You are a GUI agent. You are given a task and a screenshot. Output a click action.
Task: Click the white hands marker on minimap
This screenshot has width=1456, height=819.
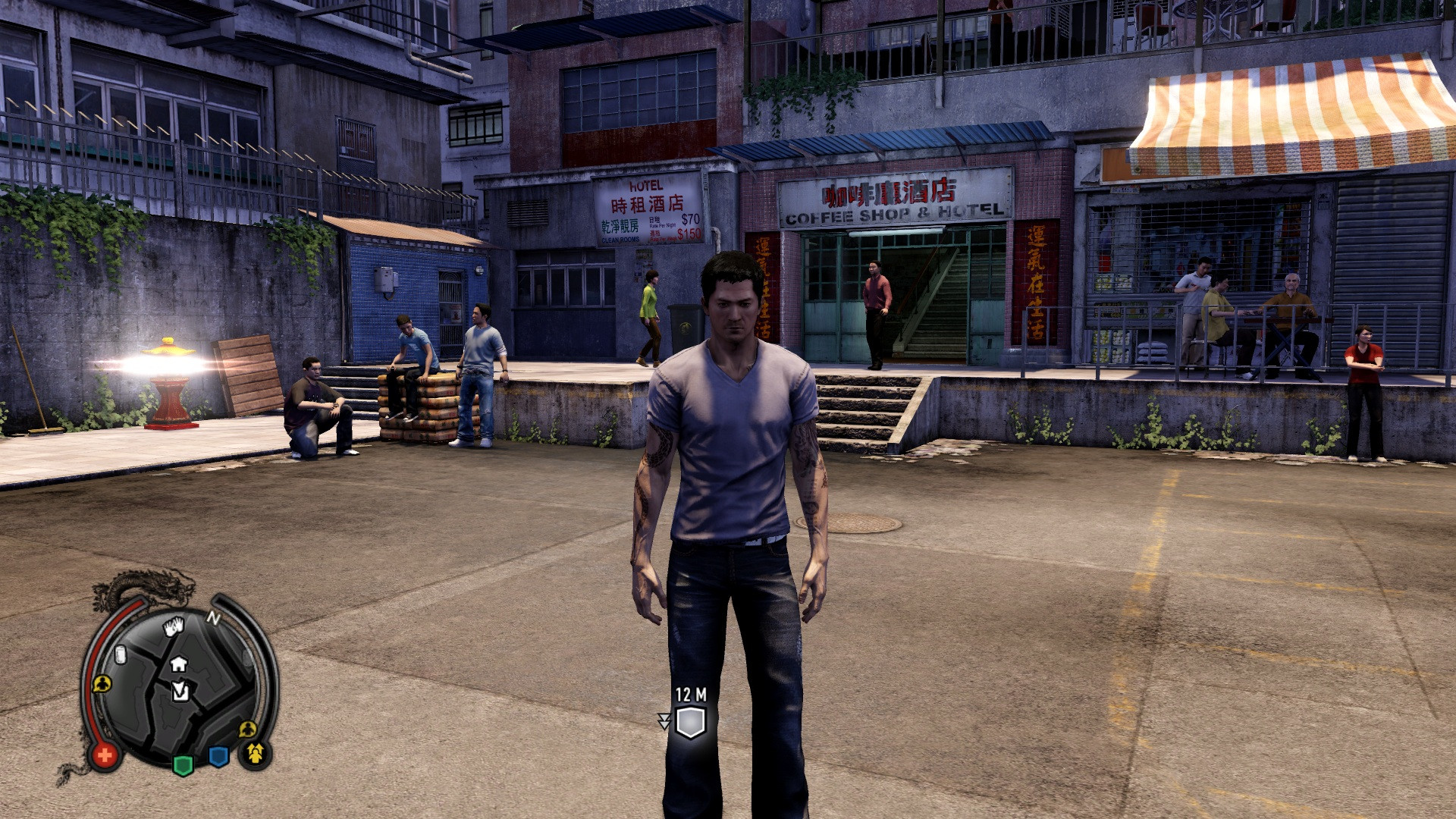coord(174,626)
